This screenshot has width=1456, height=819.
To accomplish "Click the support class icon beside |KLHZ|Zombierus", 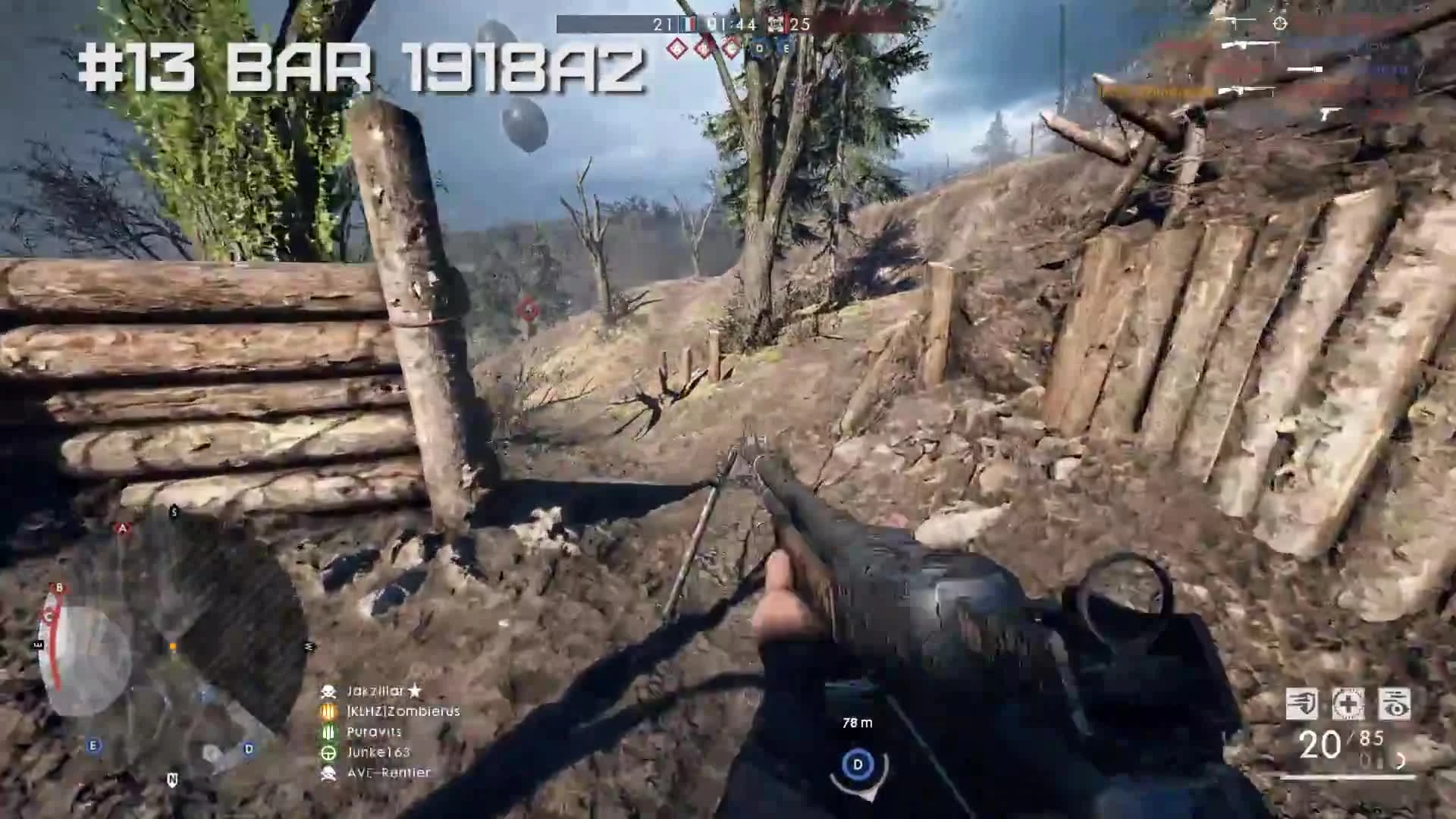I will 328,711.
